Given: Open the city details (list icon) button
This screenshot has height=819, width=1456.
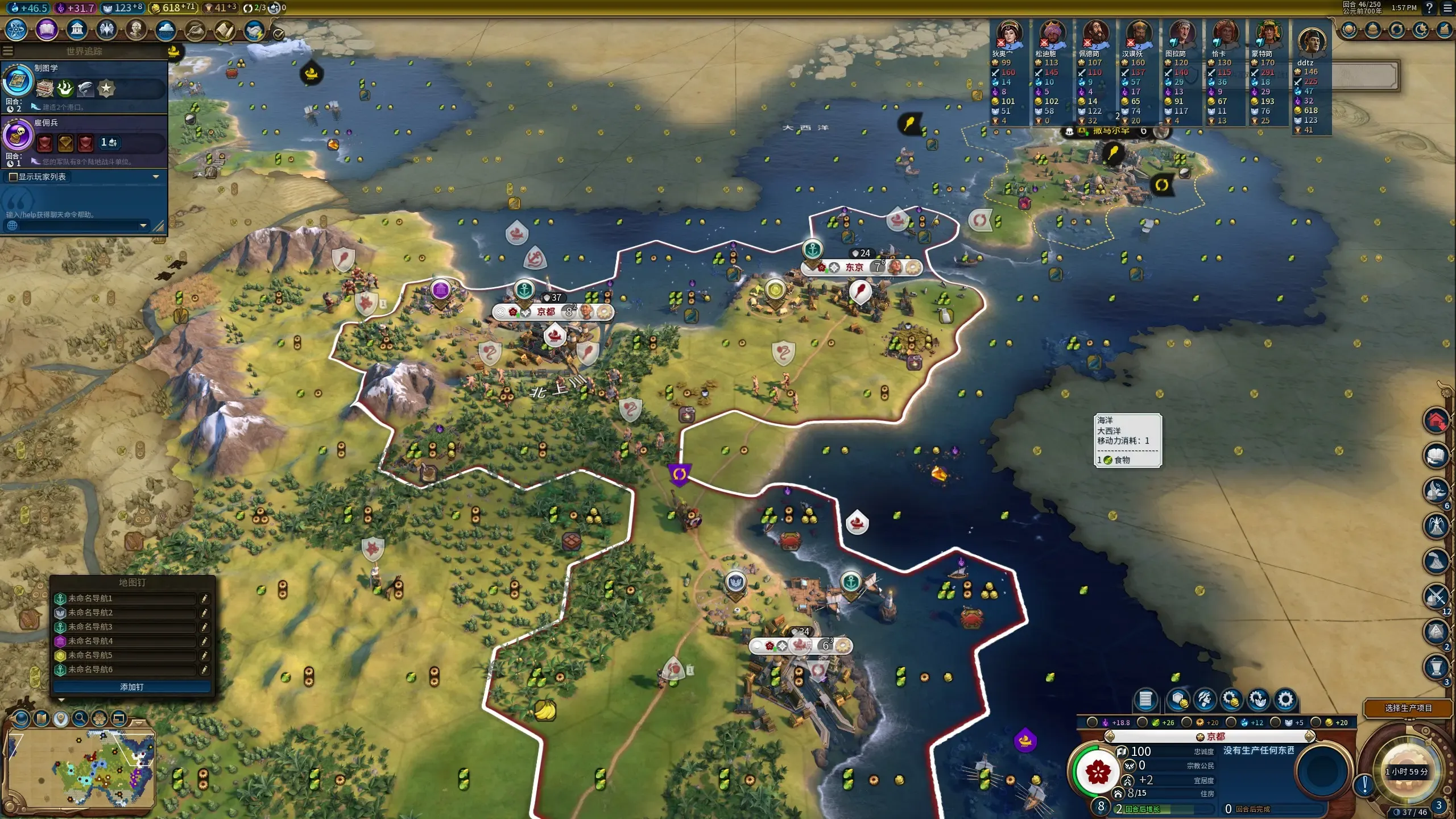Looking at the screenshot, I should tap(1145, 700).
